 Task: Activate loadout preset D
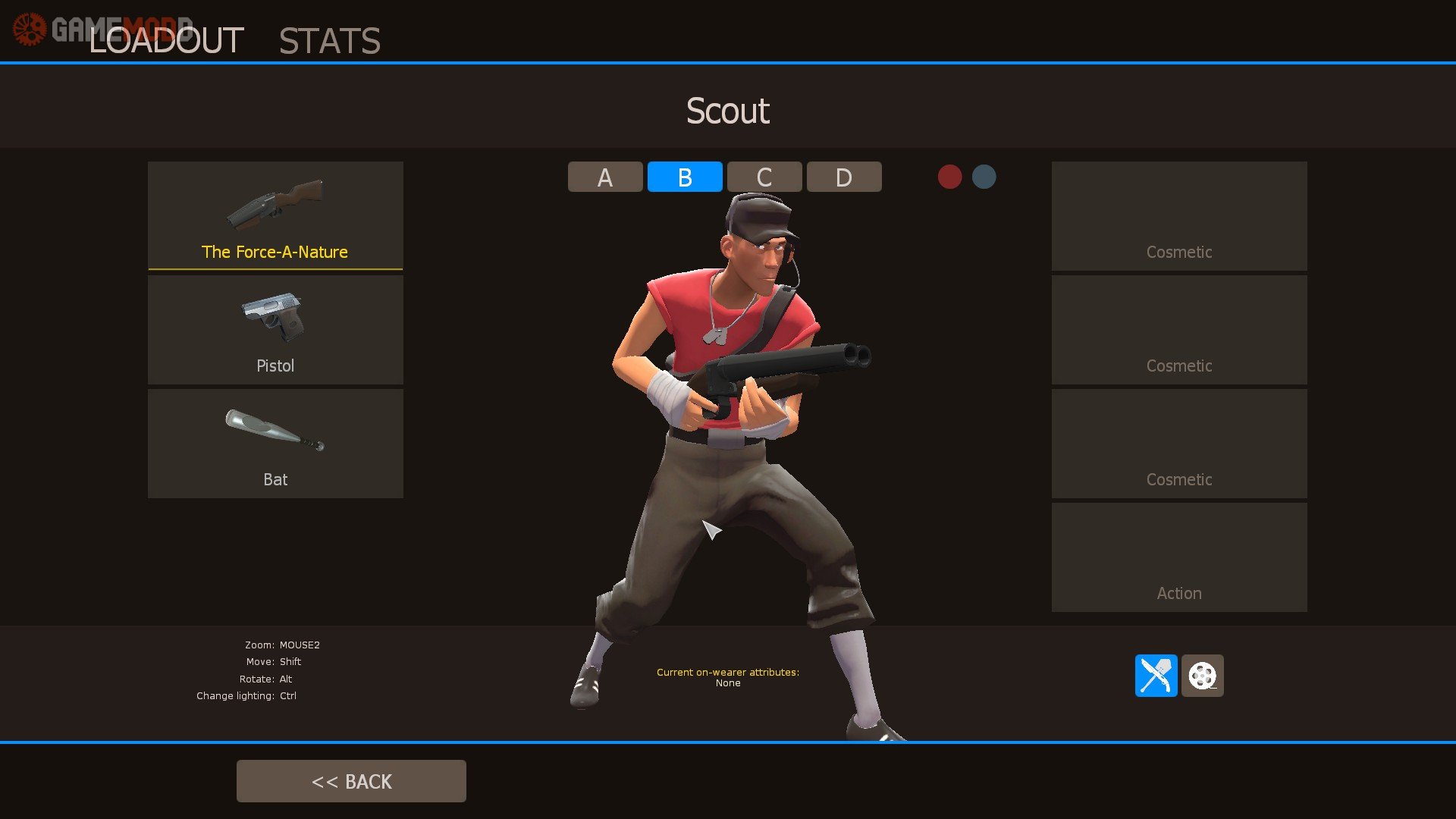(x=844, y=177)
